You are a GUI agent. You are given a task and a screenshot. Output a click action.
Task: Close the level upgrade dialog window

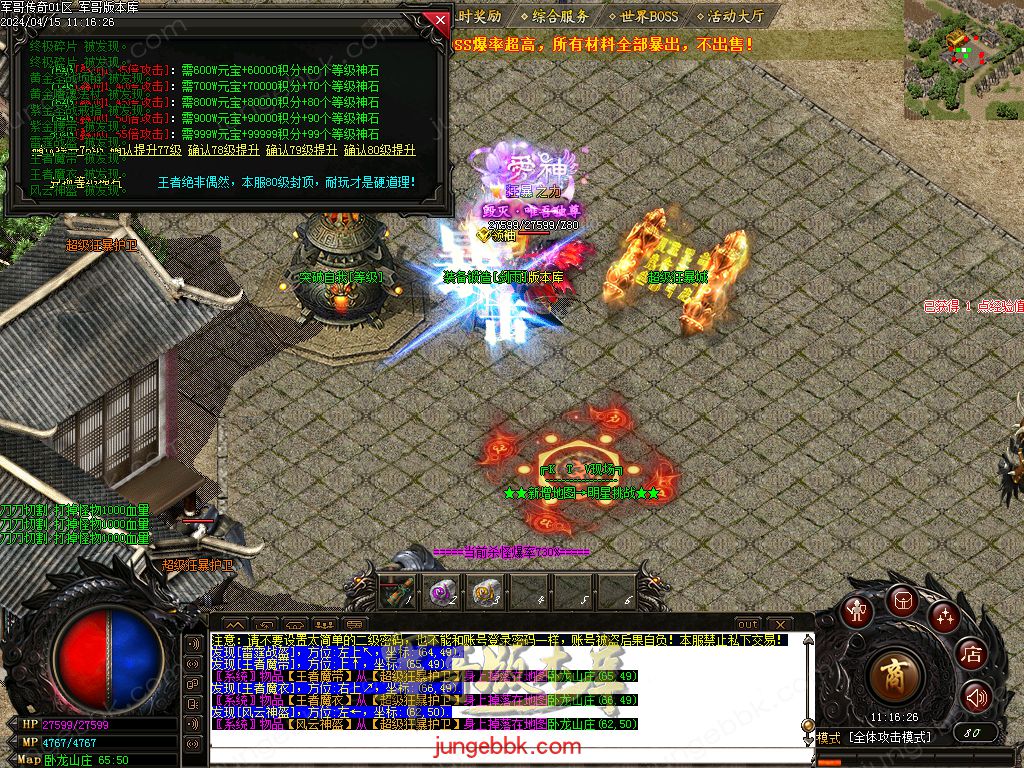tap(438, 19)
